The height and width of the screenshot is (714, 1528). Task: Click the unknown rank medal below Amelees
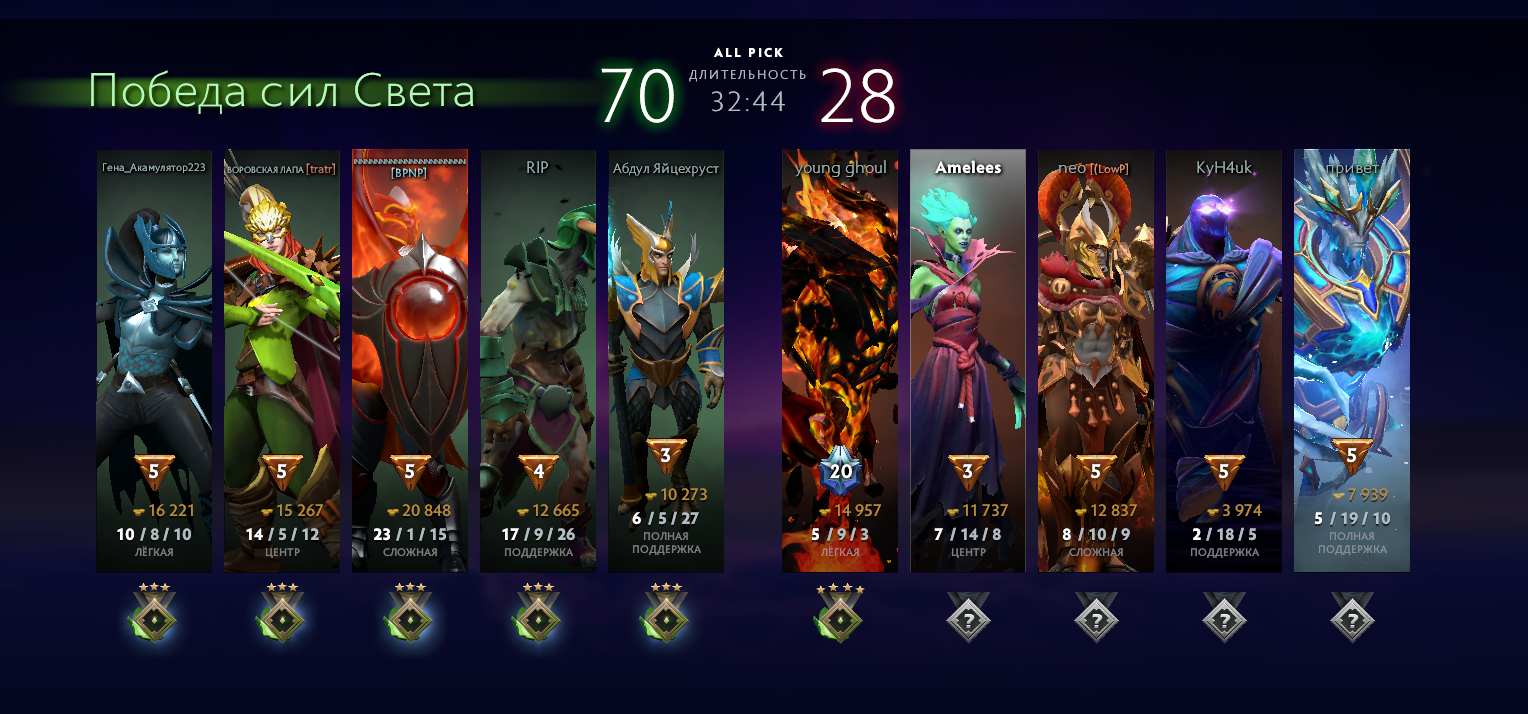pos(968,618)
